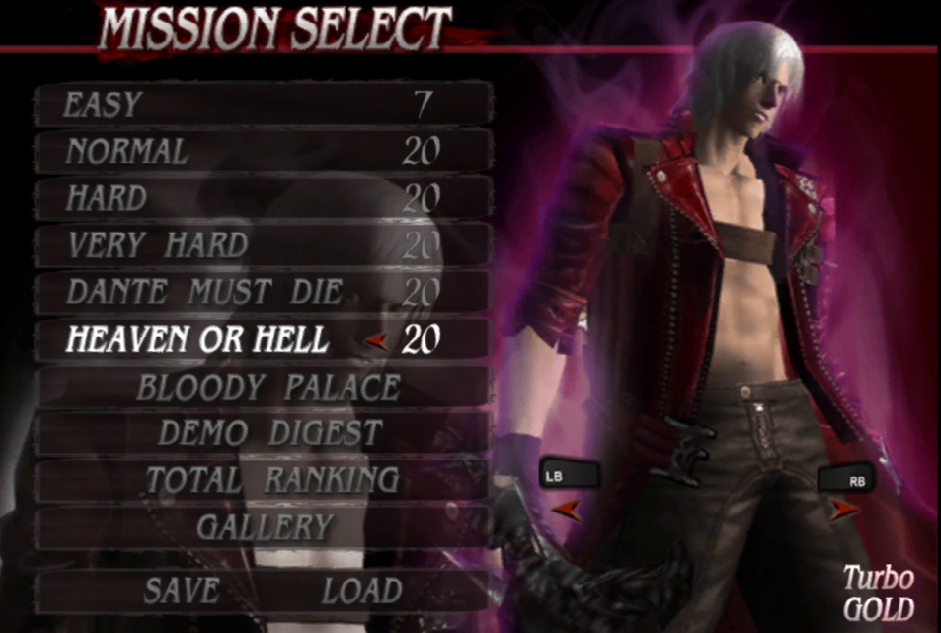Select Very Hard difficulty
Screen dimensions: 941x633
(263, 244)
